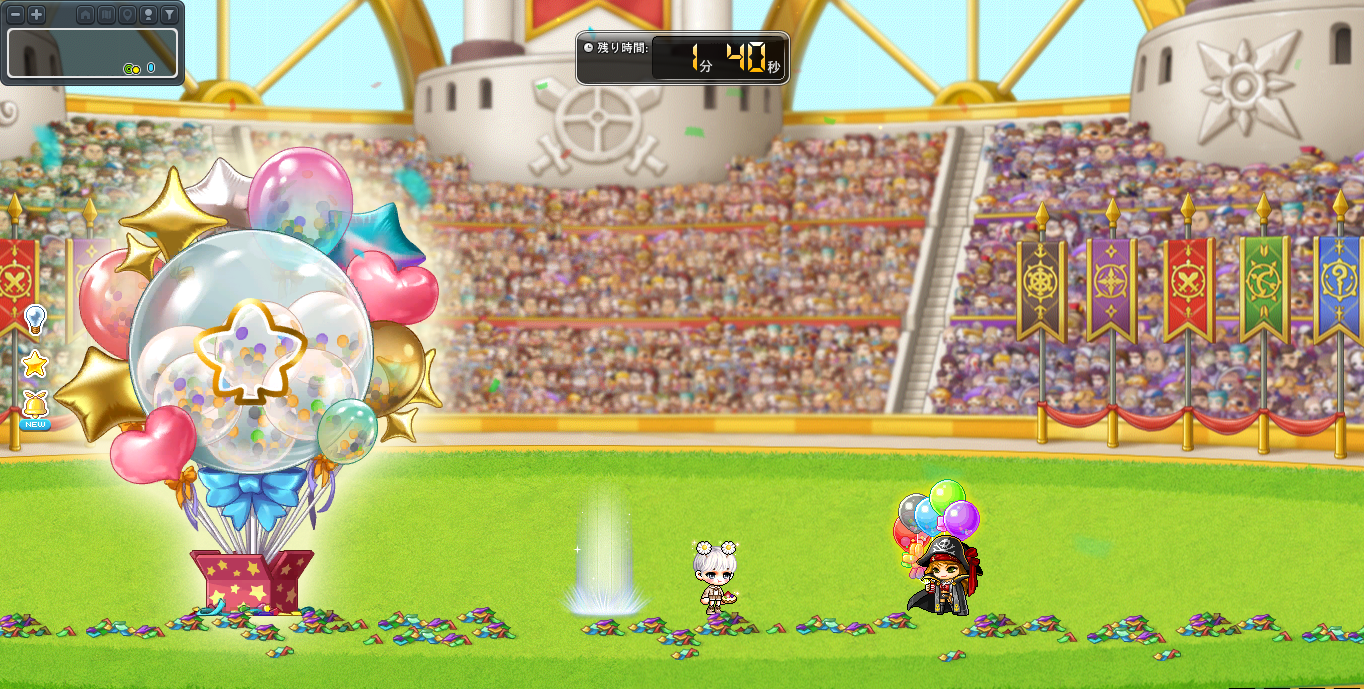This screenshot has width=1364, height=689.
Task: Open the light bulb notifier icon
Action: pos(35,319)
